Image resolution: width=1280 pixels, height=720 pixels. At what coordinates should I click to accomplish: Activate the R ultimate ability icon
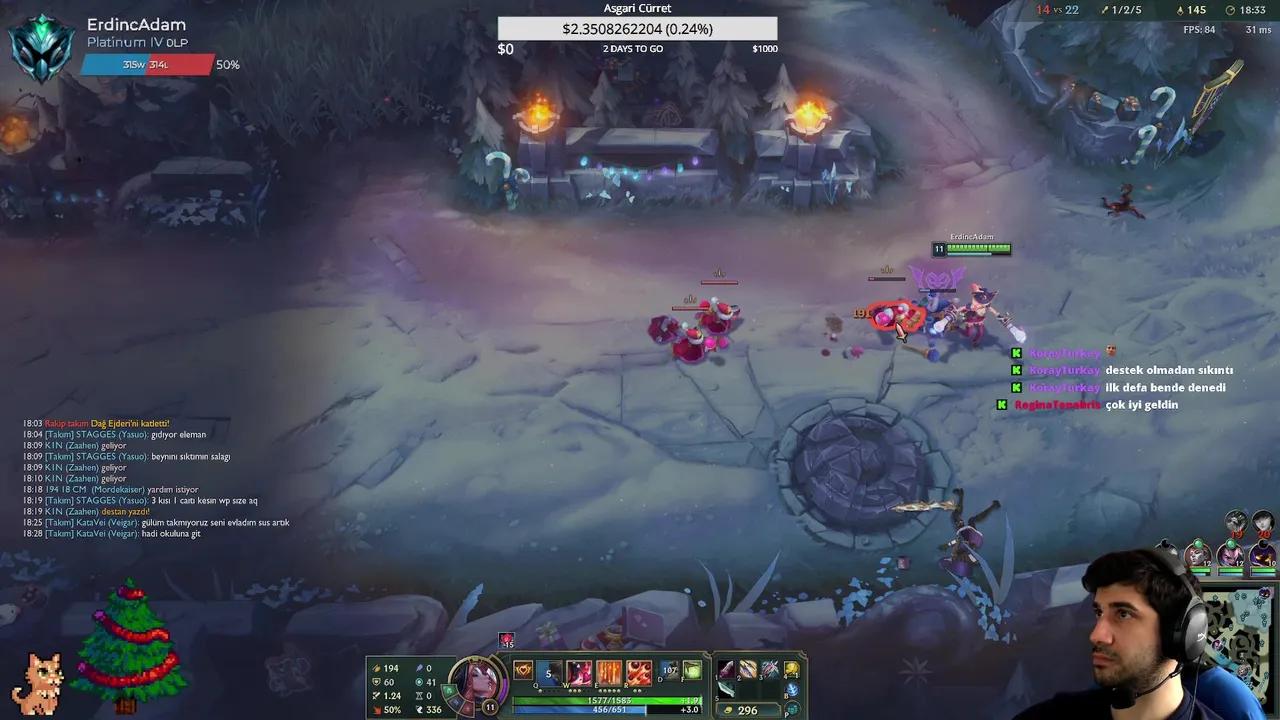click(x=637, y=672)
